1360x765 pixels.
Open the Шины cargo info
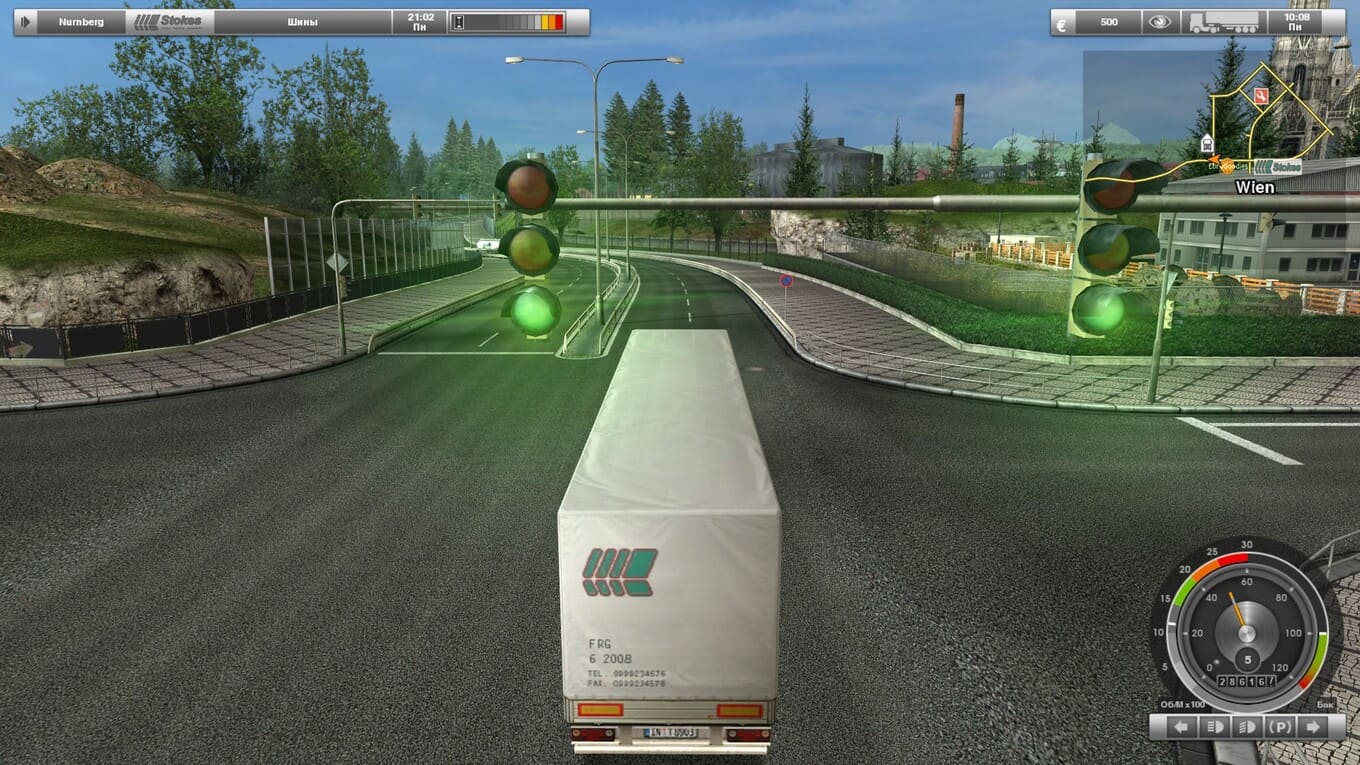coord(302,22)
